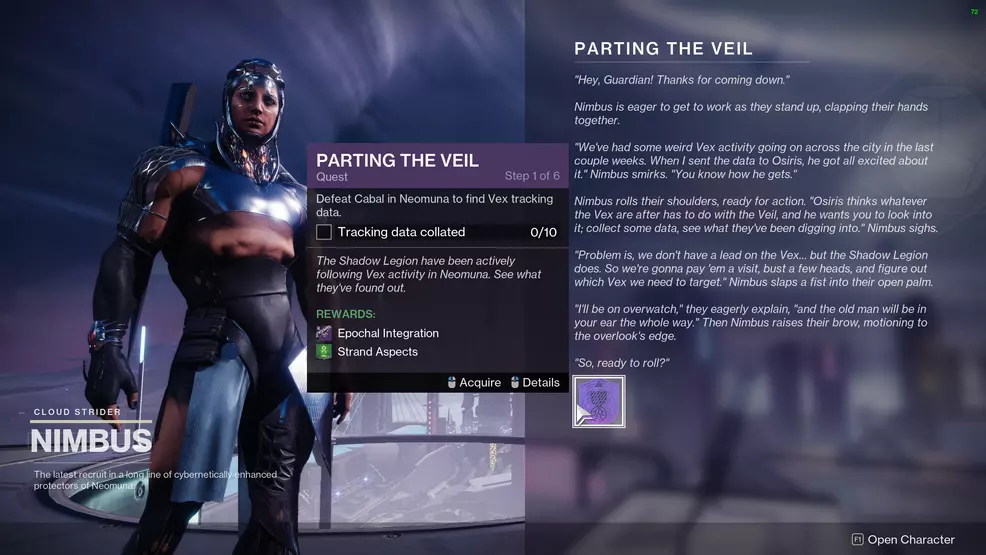986x555 pixels.
Task: Toggle the Tracking data collated objective checkbox
Action: pos(324,232)
